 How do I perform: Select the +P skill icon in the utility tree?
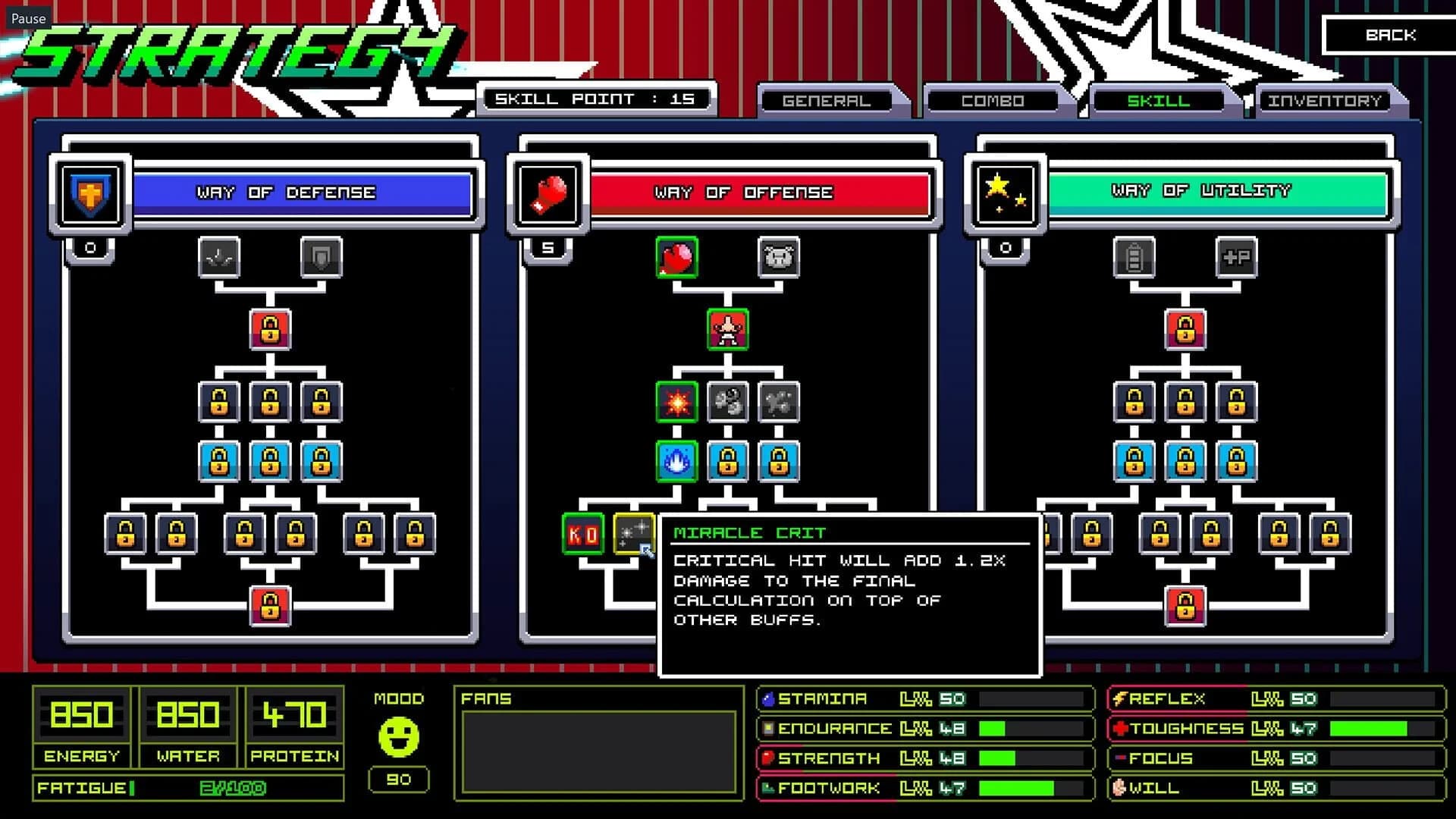1236,257
